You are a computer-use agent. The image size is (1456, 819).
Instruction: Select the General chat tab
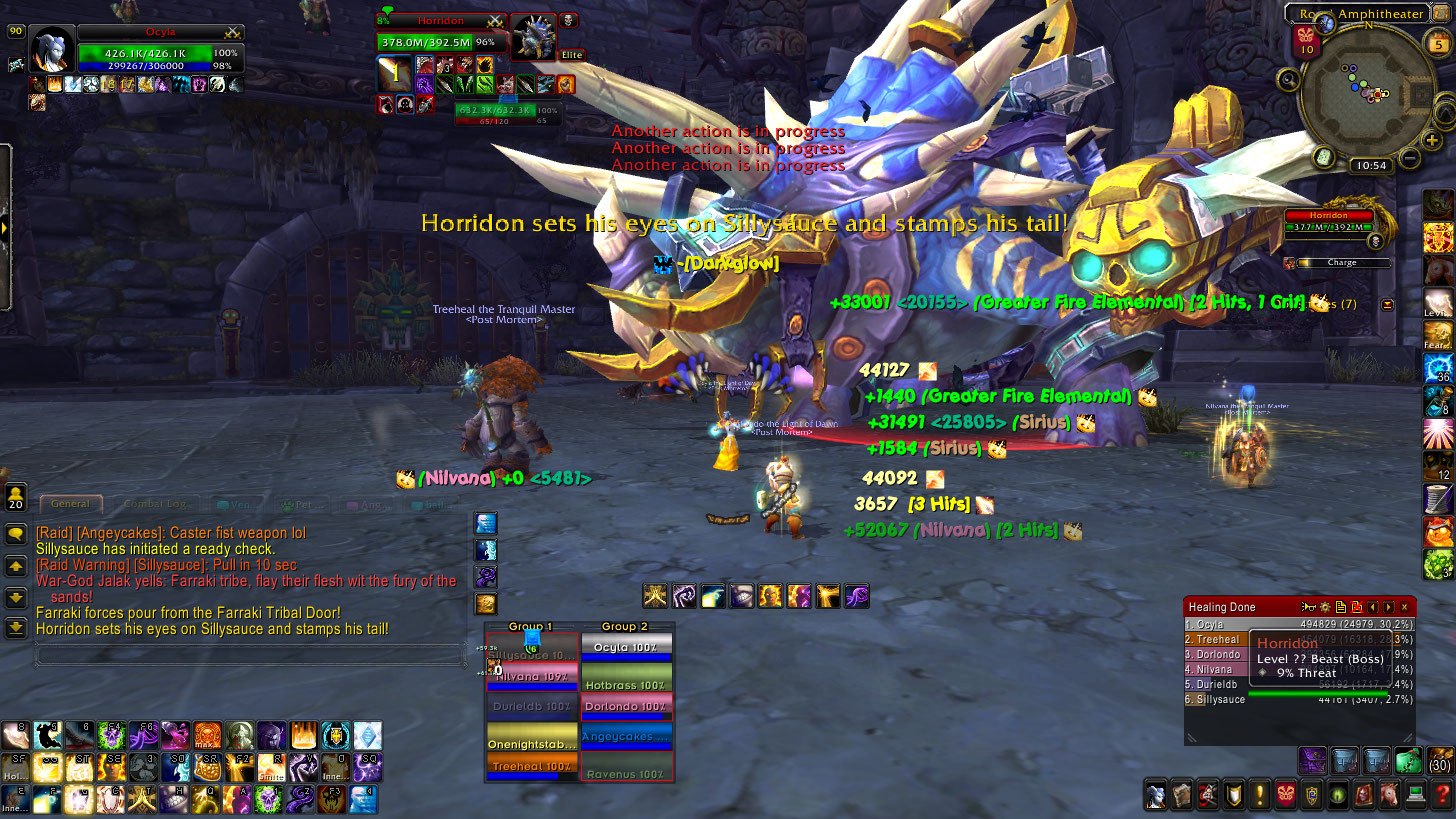tap(70, 504)
